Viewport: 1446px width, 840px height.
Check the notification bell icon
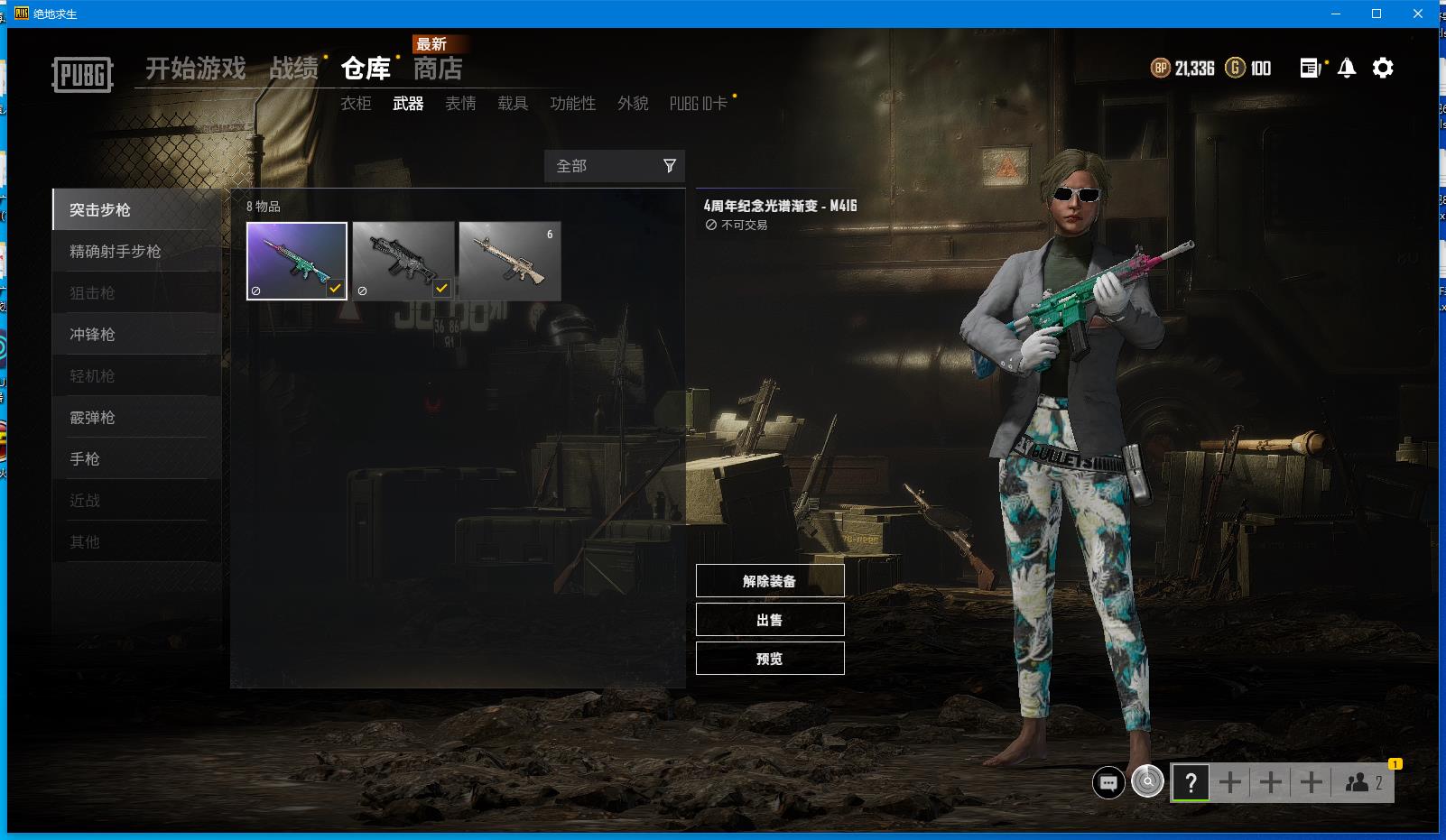(x=1347, y=68)
